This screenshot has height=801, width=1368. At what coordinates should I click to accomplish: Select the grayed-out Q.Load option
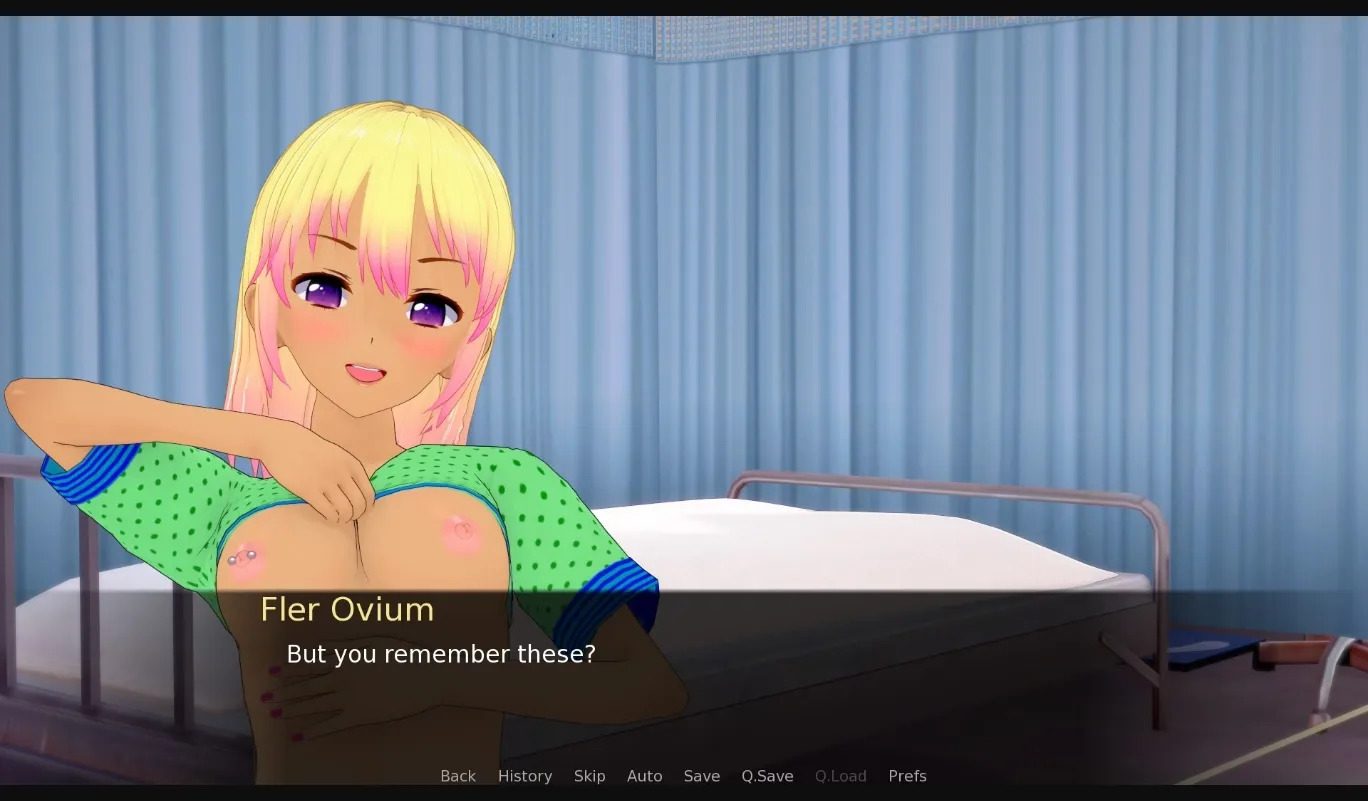(840, 776)
